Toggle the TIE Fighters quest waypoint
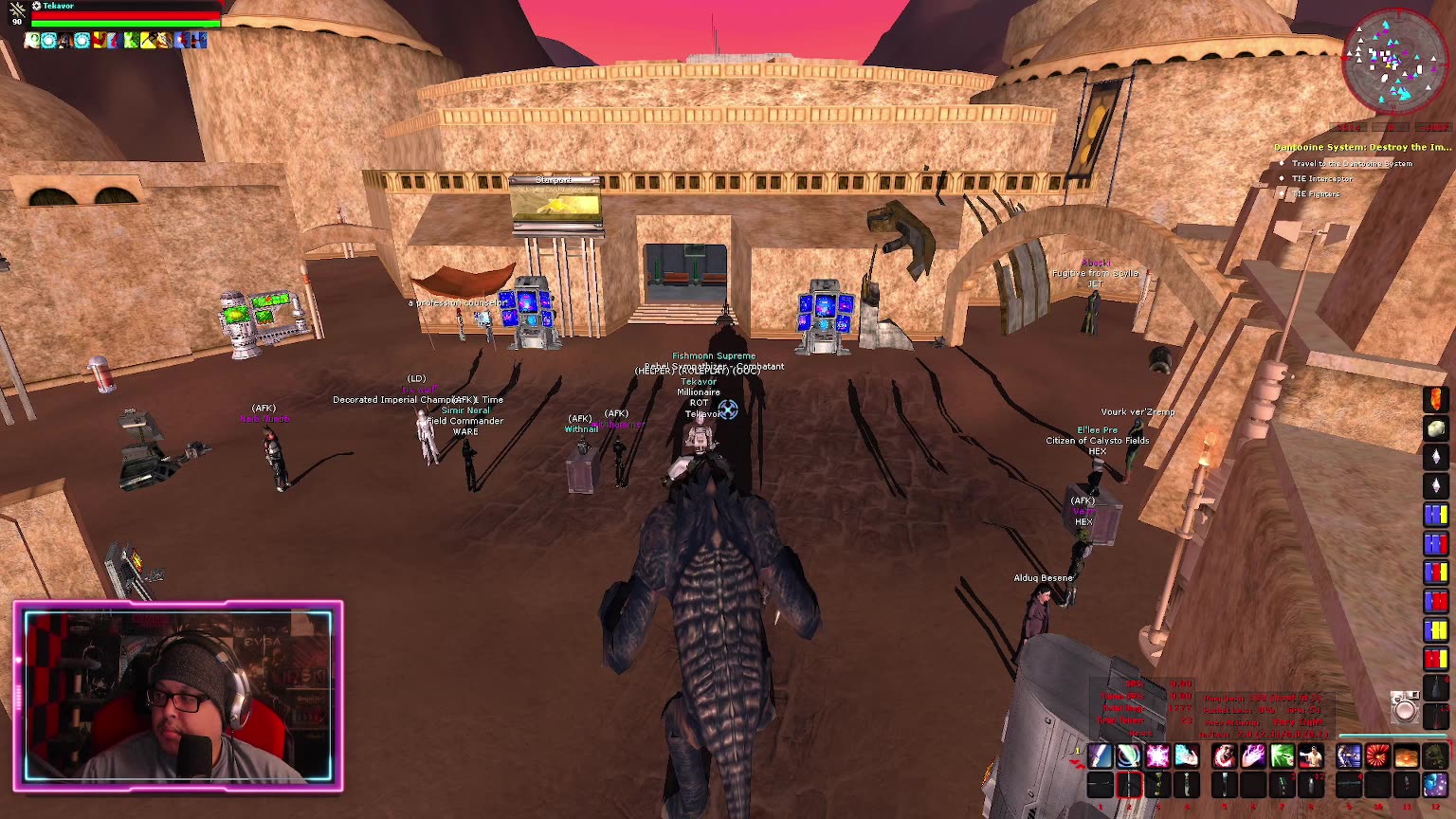 pyautogui.click(x=1282, y=192)
